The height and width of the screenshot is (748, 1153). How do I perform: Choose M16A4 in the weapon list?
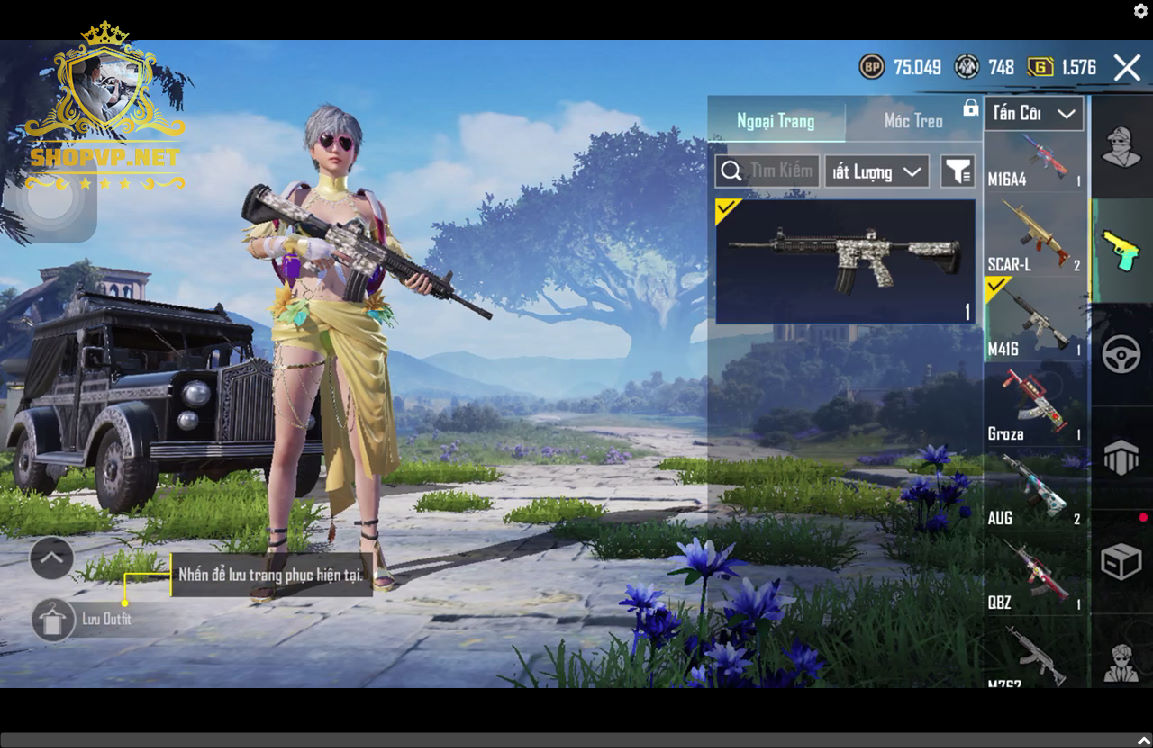pos(1034,162)
